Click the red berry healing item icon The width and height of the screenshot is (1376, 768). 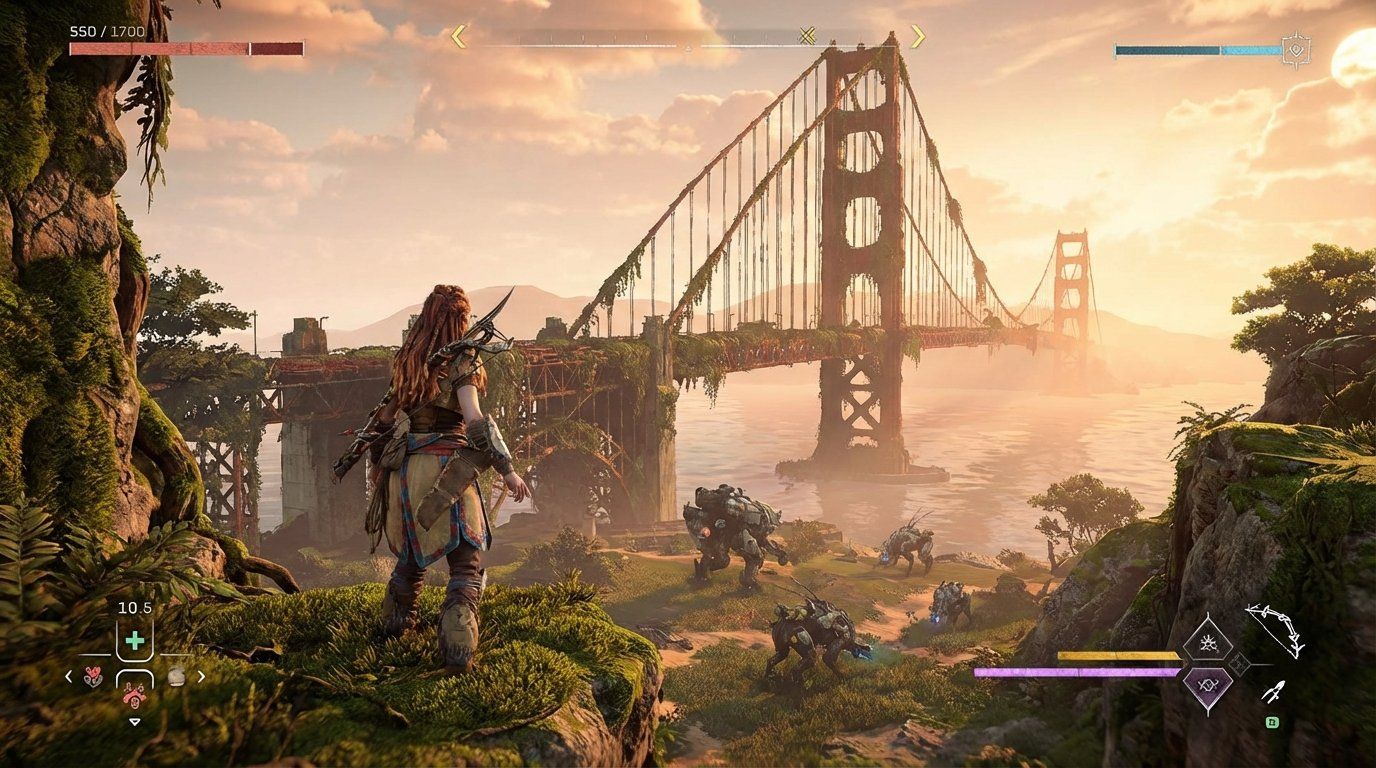coord(92,674)
